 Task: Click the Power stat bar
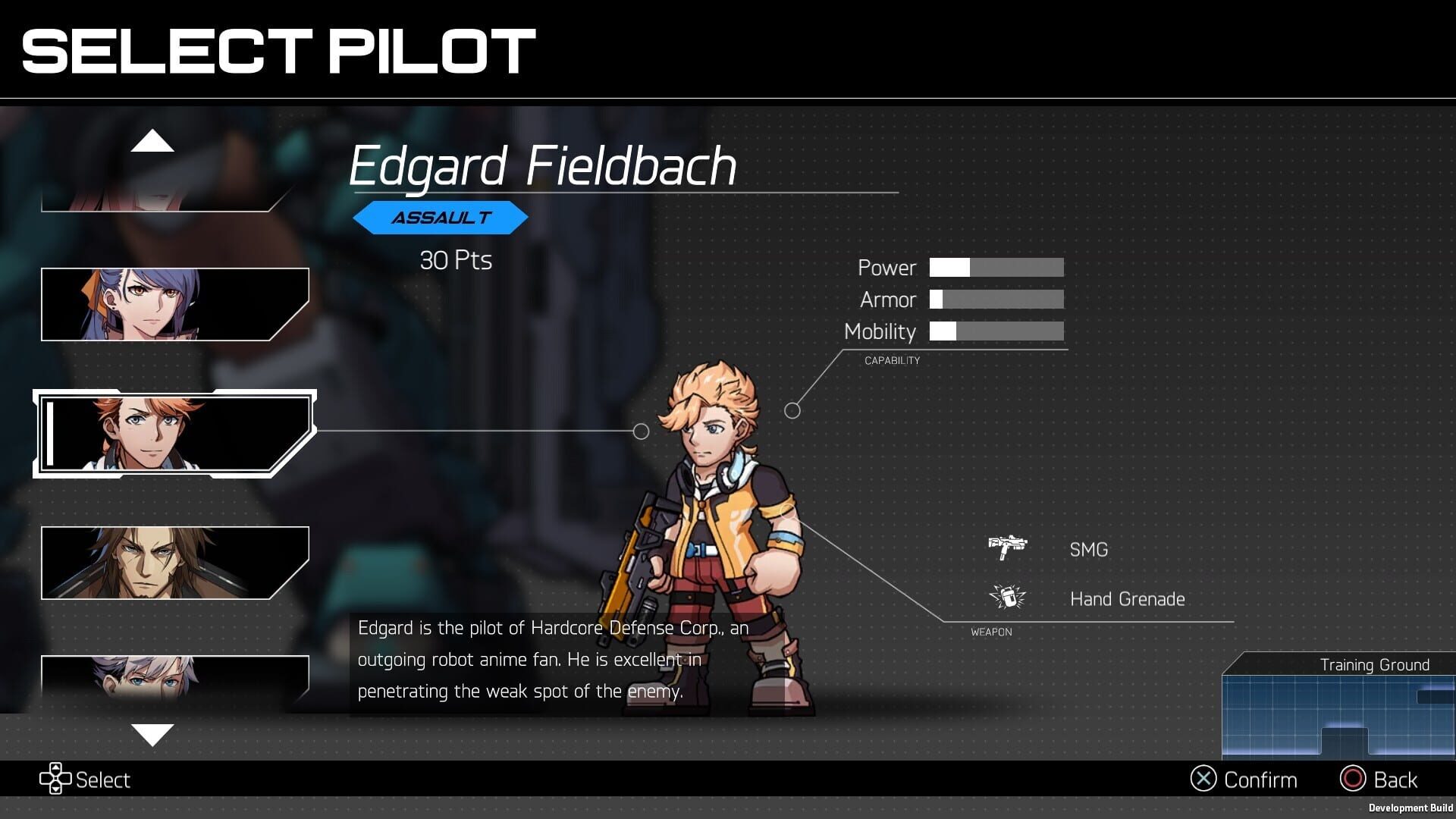point(995,268)
